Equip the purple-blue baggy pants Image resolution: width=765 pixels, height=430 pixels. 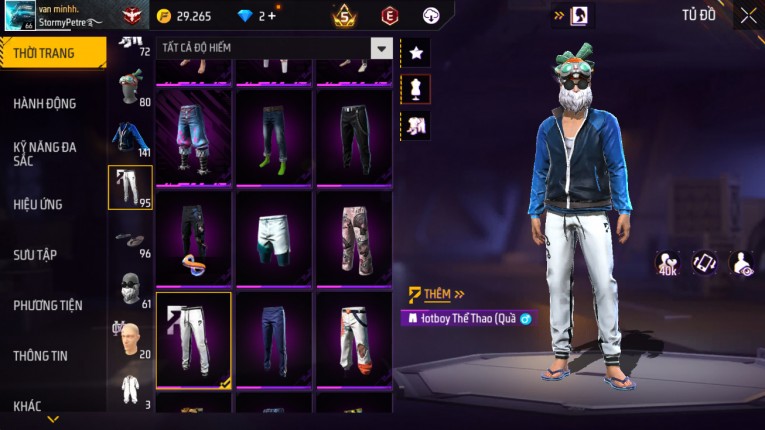coord(193,136)
